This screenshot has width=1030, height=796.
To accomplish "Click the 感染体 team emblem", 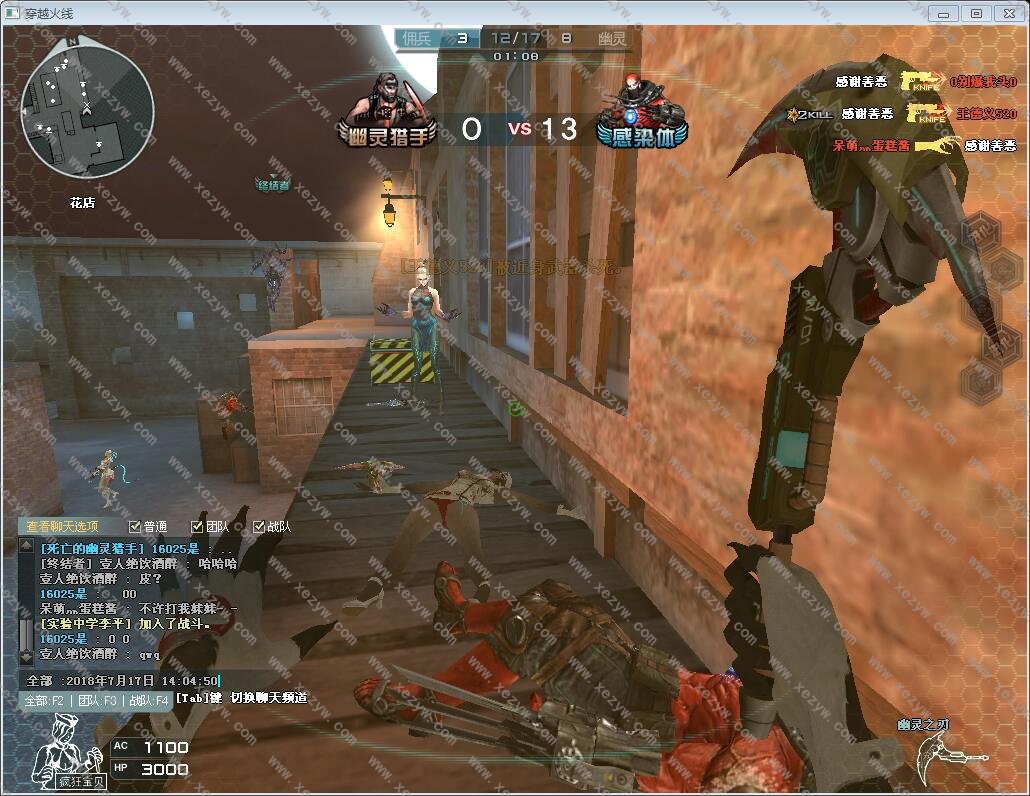I will pyautogui.click(x=641, y=113).
